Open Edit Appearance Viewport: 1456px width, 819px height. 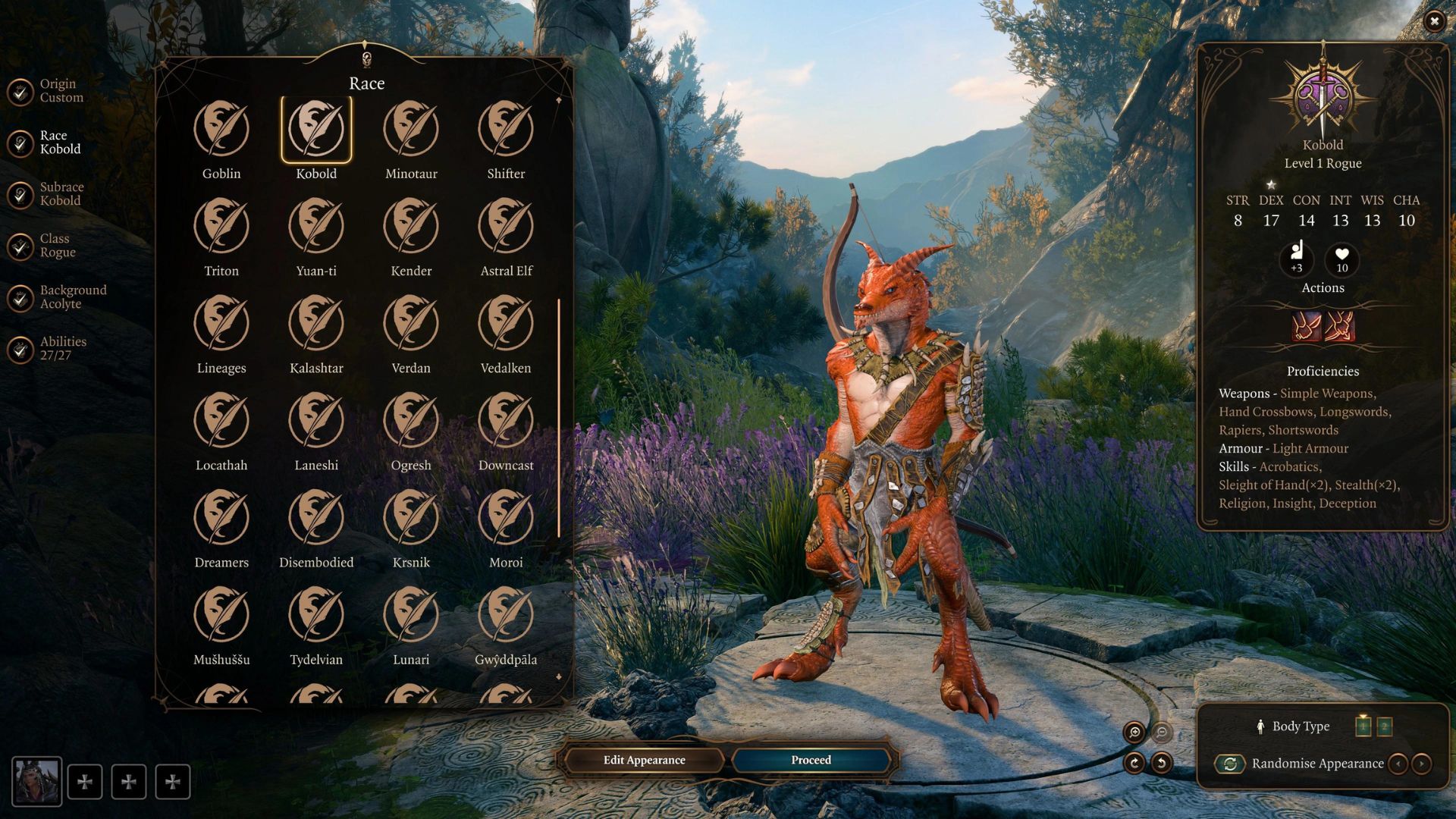click(643, 760)
